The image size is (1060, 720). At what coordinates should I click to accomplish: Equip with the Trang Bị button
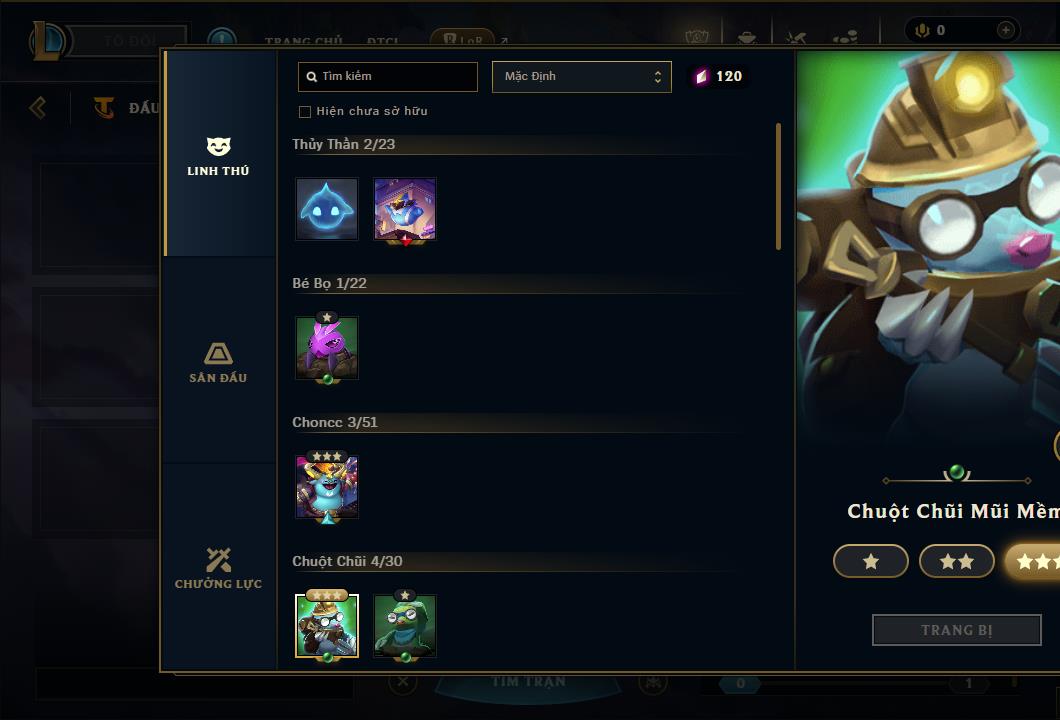click(956, 630)
